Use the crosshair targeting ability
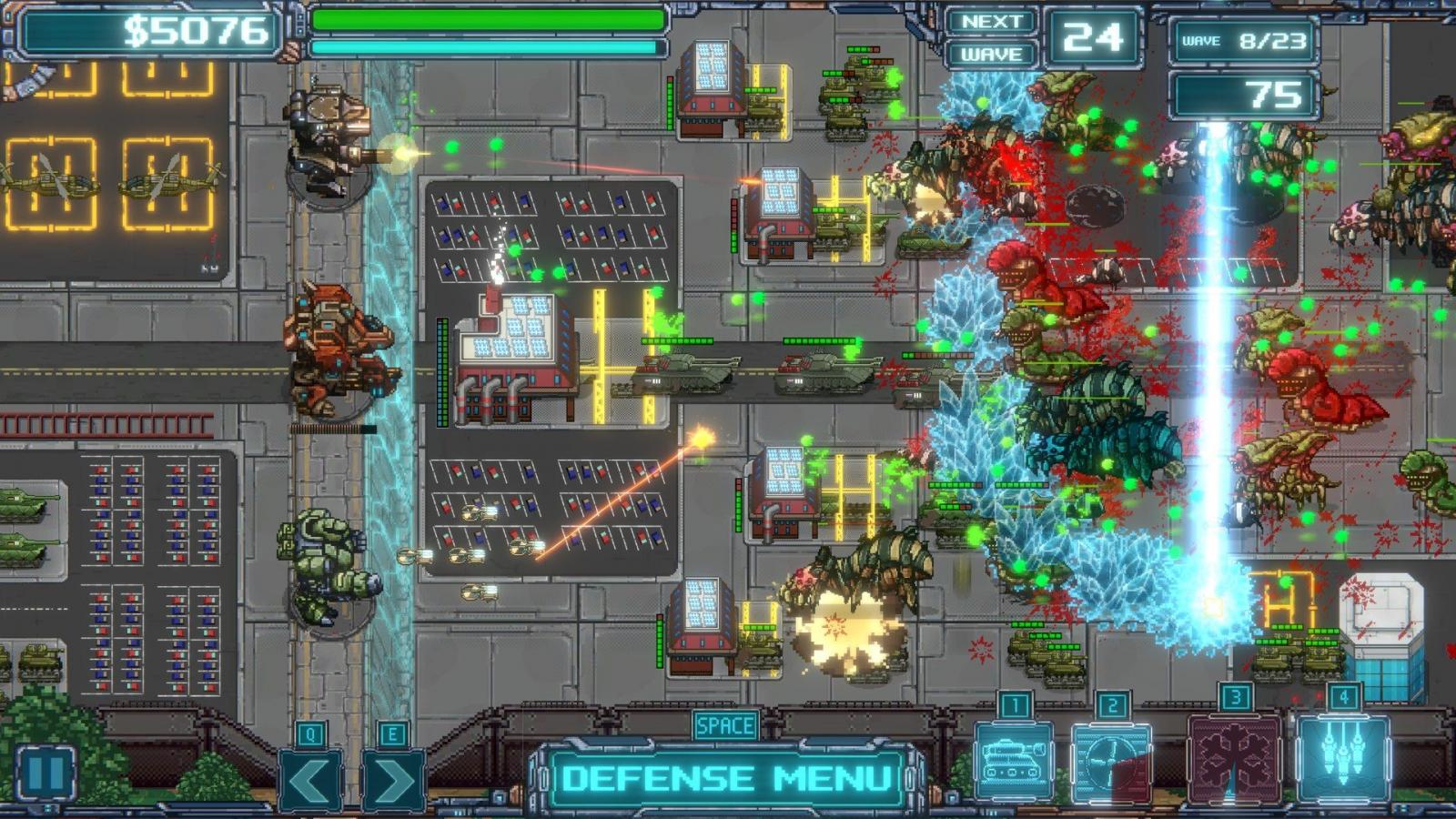The width and height of the screenshot is (1456, 819). click(x=1111, y=762)
